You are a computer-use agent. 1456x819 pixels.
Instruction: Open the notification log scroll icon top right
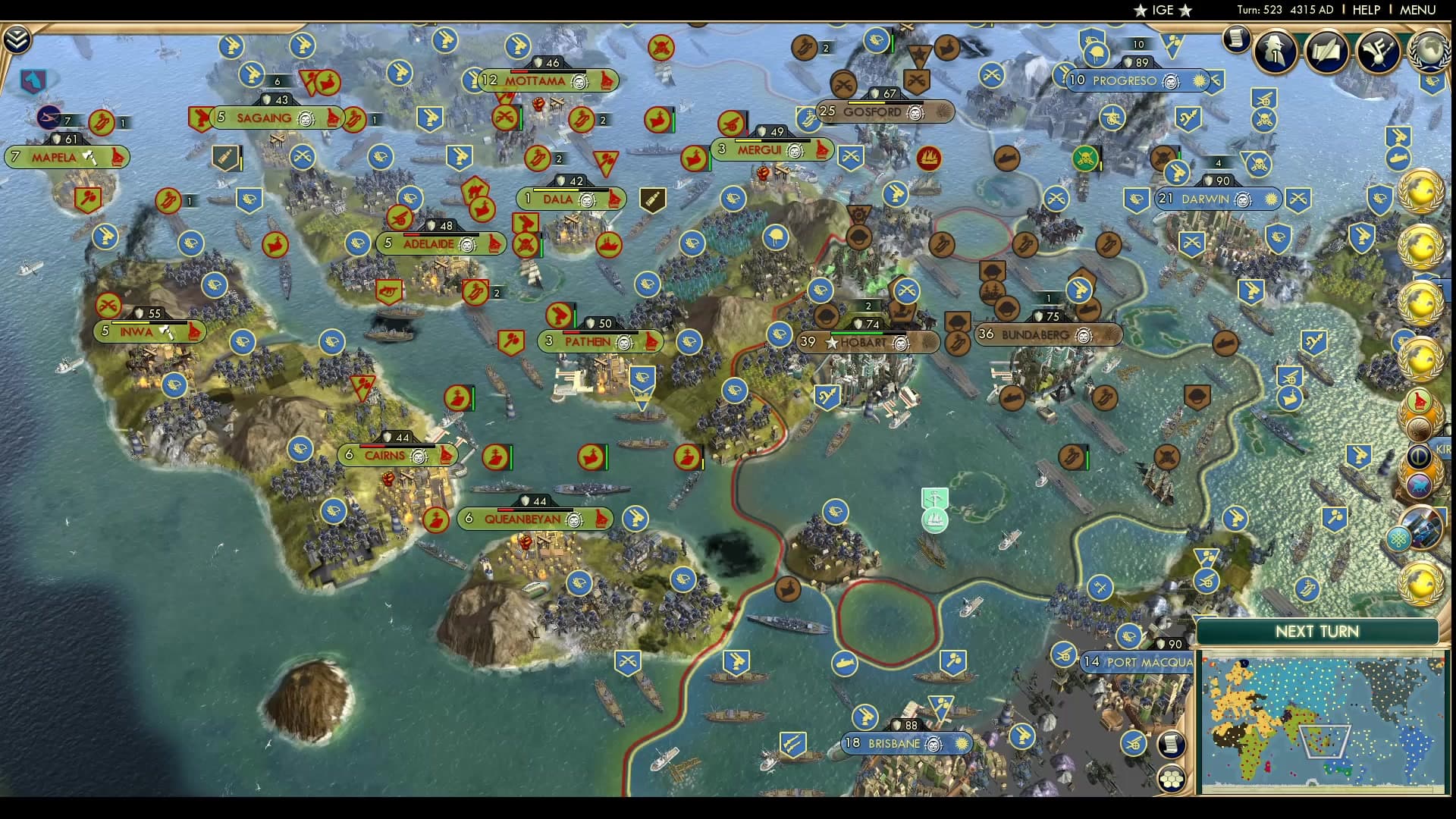point(1238,40)
